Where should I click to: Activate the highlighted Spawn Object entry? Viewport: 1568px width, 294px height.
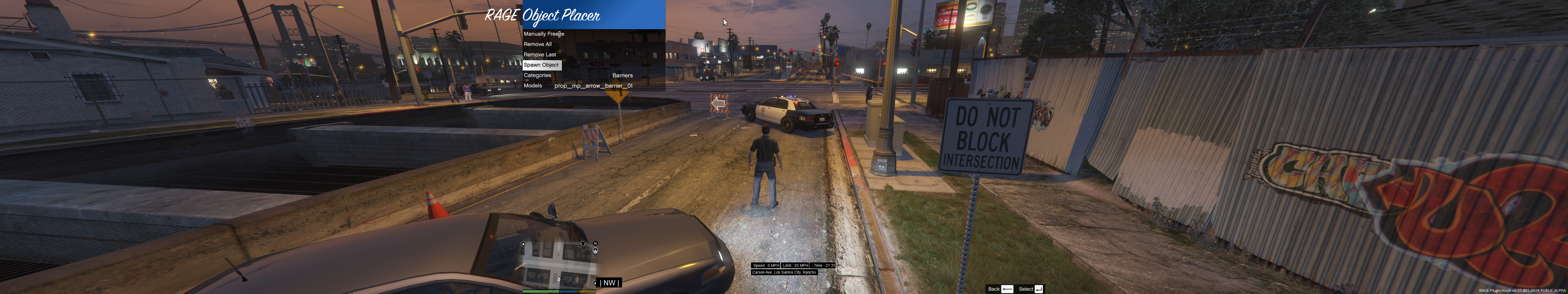(541, 65)
